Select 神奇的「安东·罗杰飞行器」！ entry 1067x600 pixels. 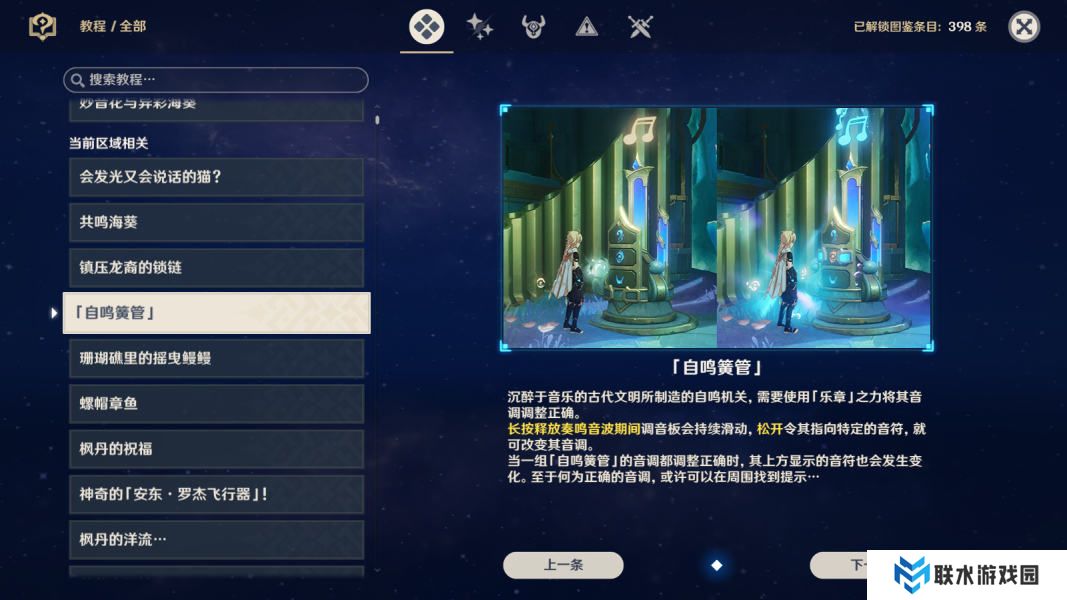(x=216, y=494)
